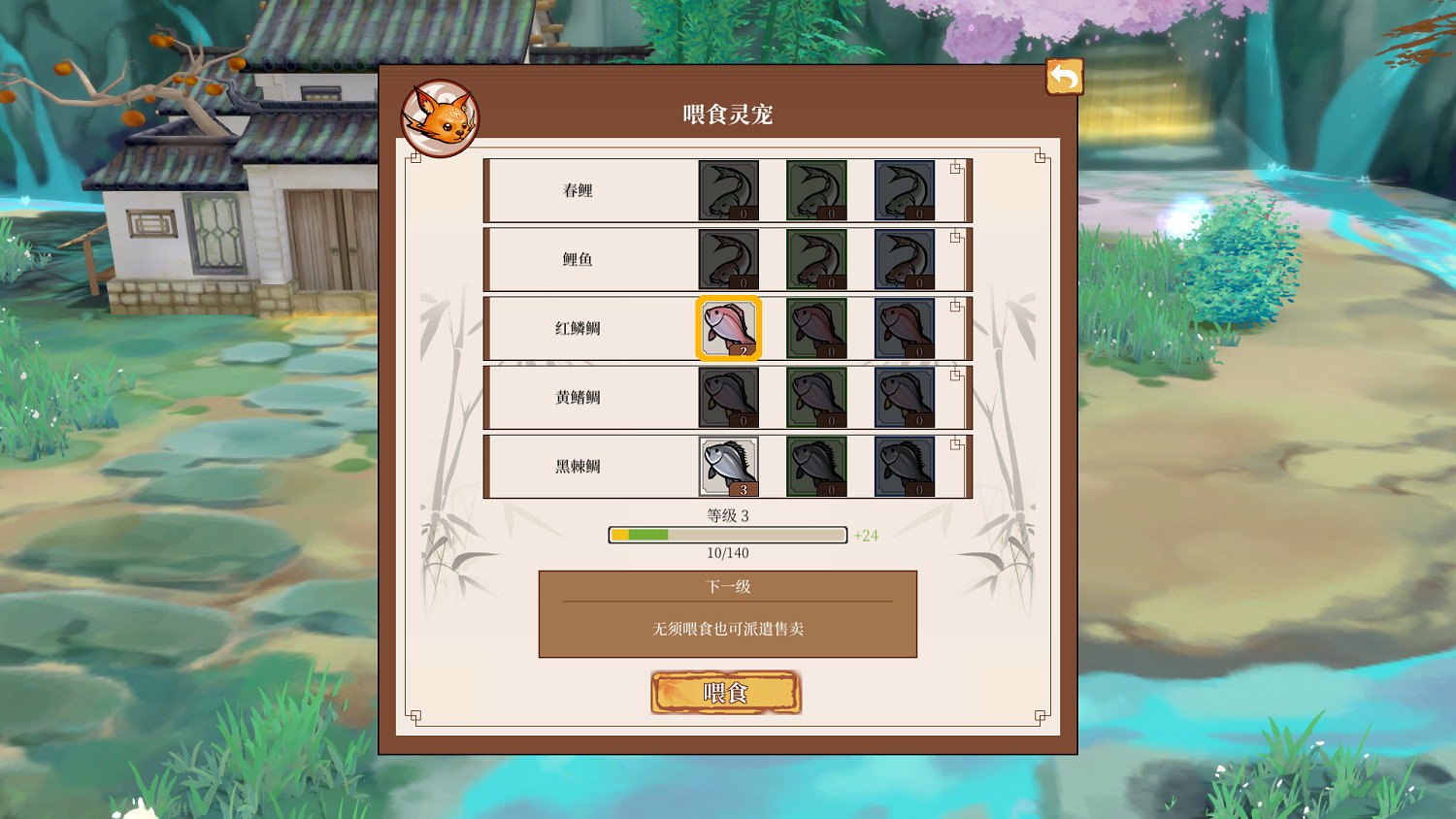Toggle the green 黄鳍鲷 fish selection

[815, 398]
